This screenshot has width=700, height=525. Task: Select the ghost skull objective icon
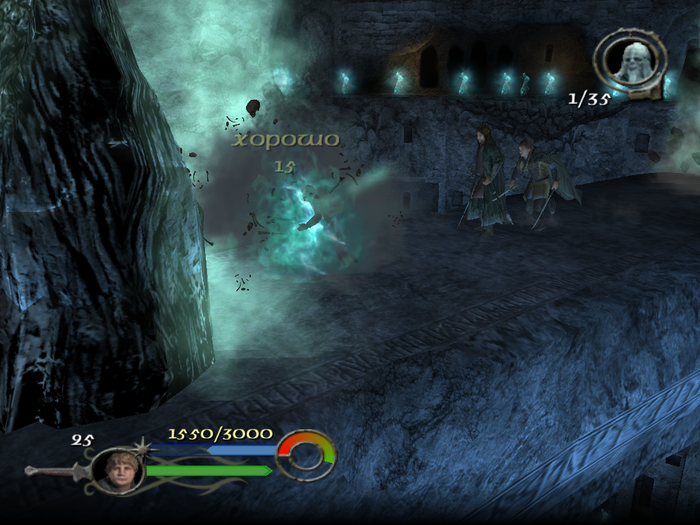tap(632, 60)
